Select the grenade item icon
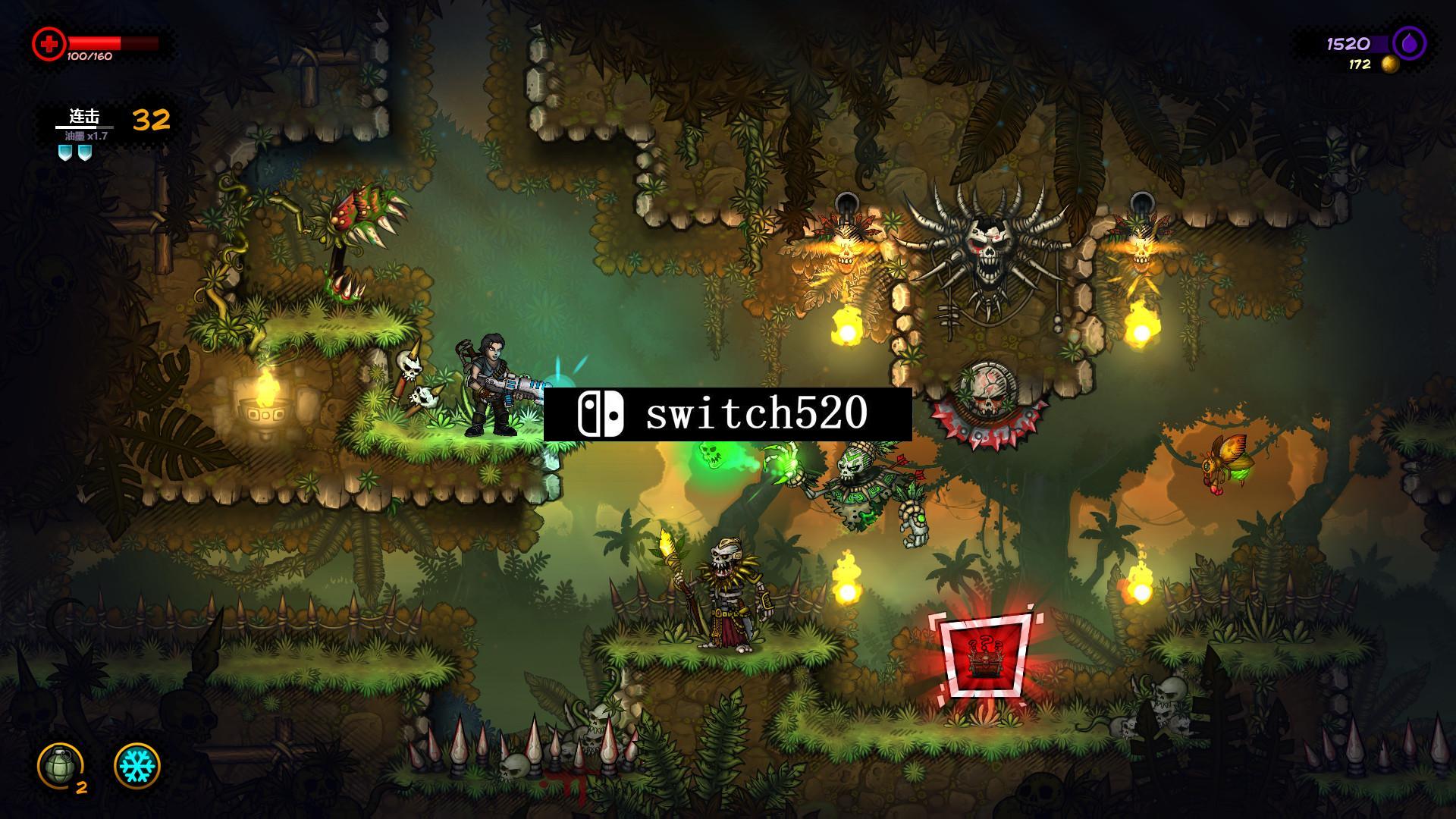Viewport: 1456px width, 819px height. (x=60, y=764)
